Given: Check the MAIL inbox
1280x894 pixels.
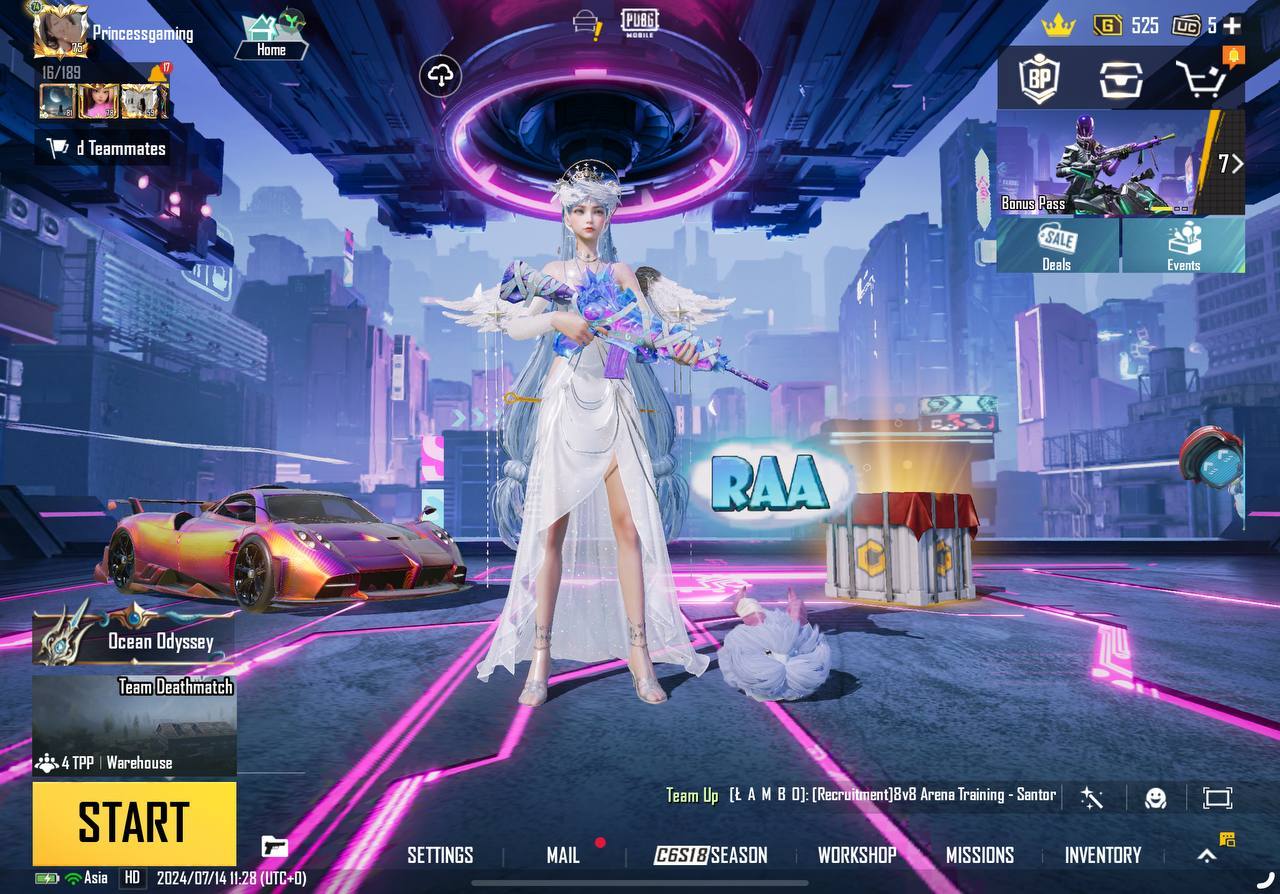Looking at the screenshot, I should 563,855.
